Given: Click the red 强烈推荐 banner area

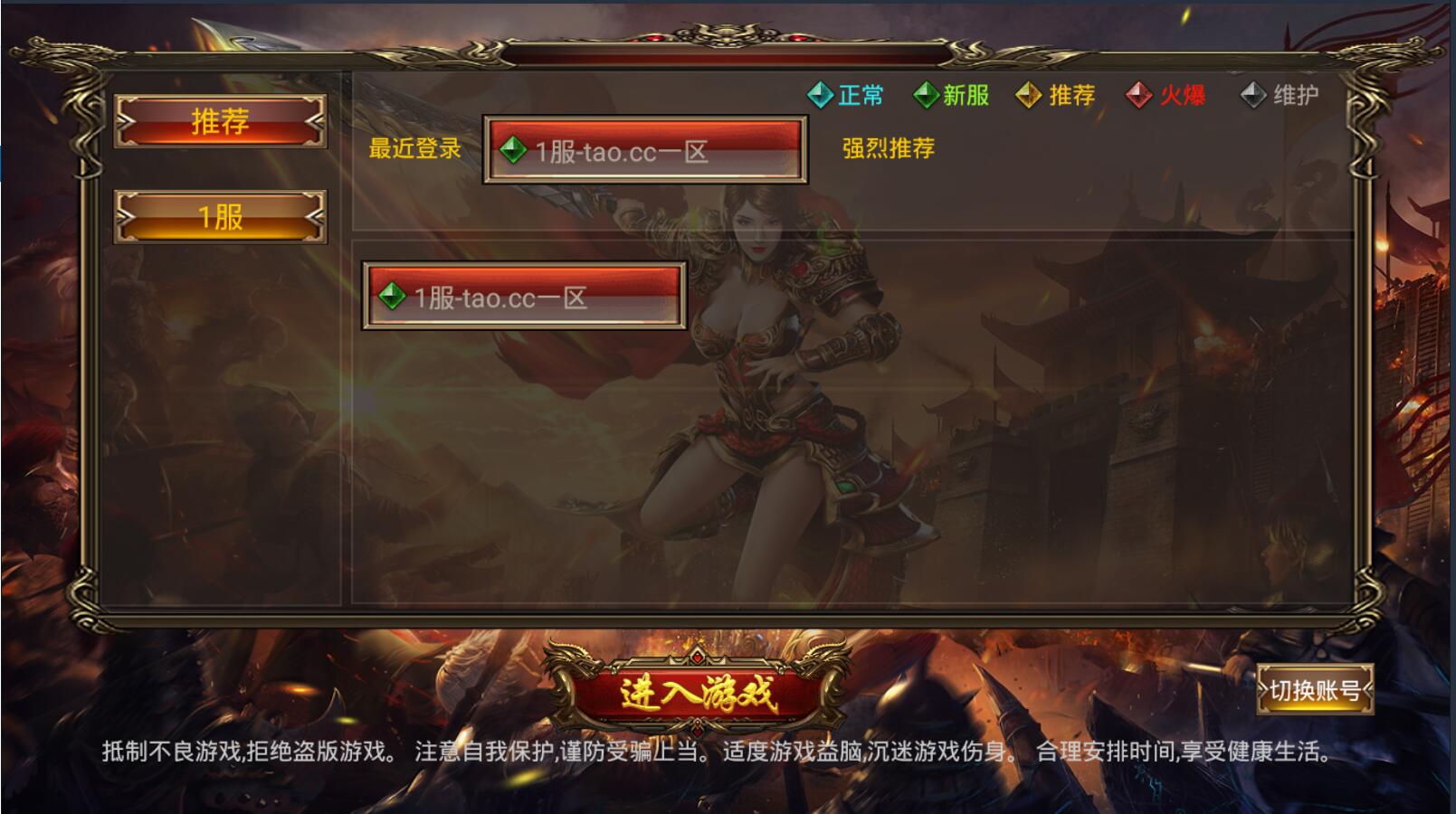Looking at the screenshot, I should click(890, 150).
